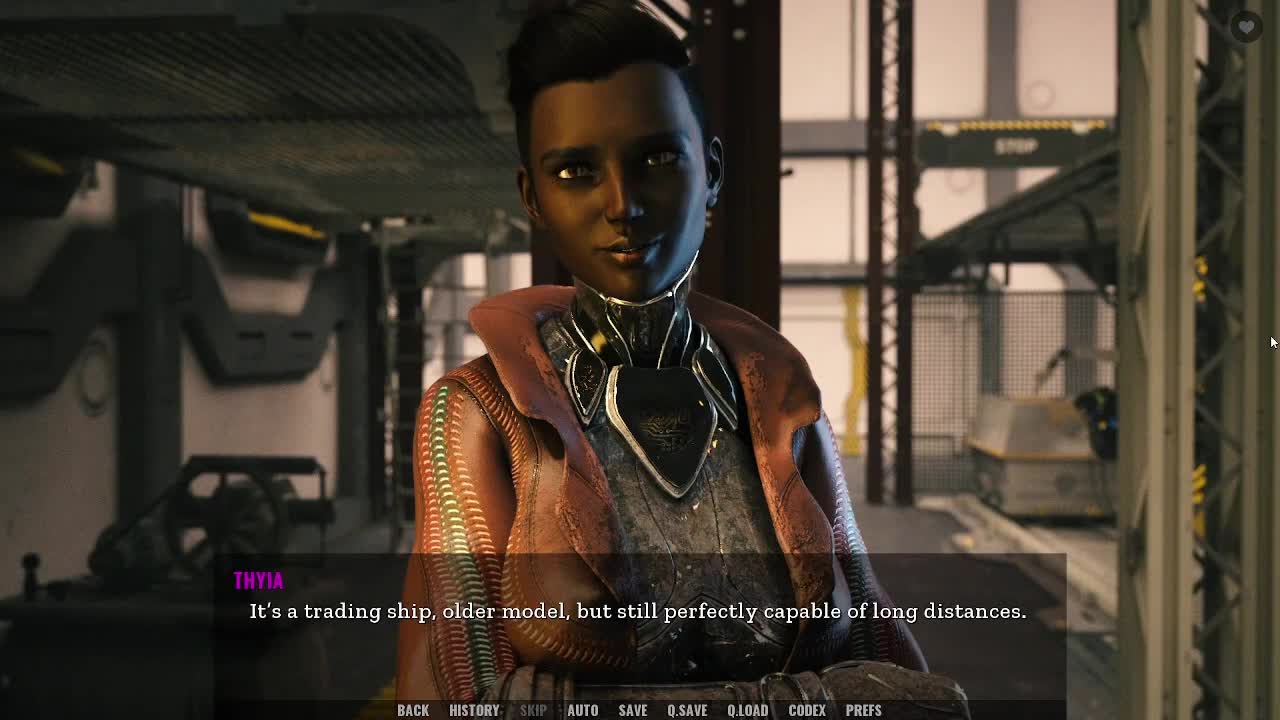Viewport: 1280px width, 720px height.
Task: Open the History log
Action: (x=474, y=710)
